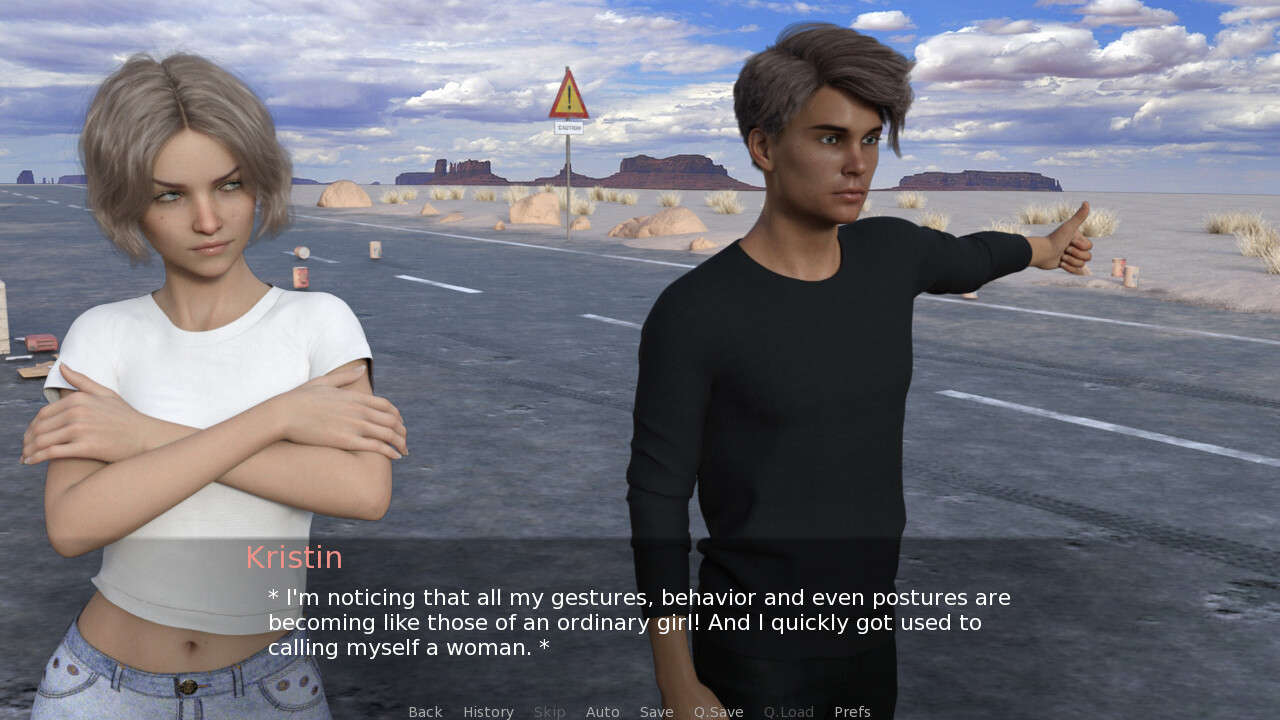Open the Prefs menu
Viewport: 1280px width, 720px height.
(852, 712)
